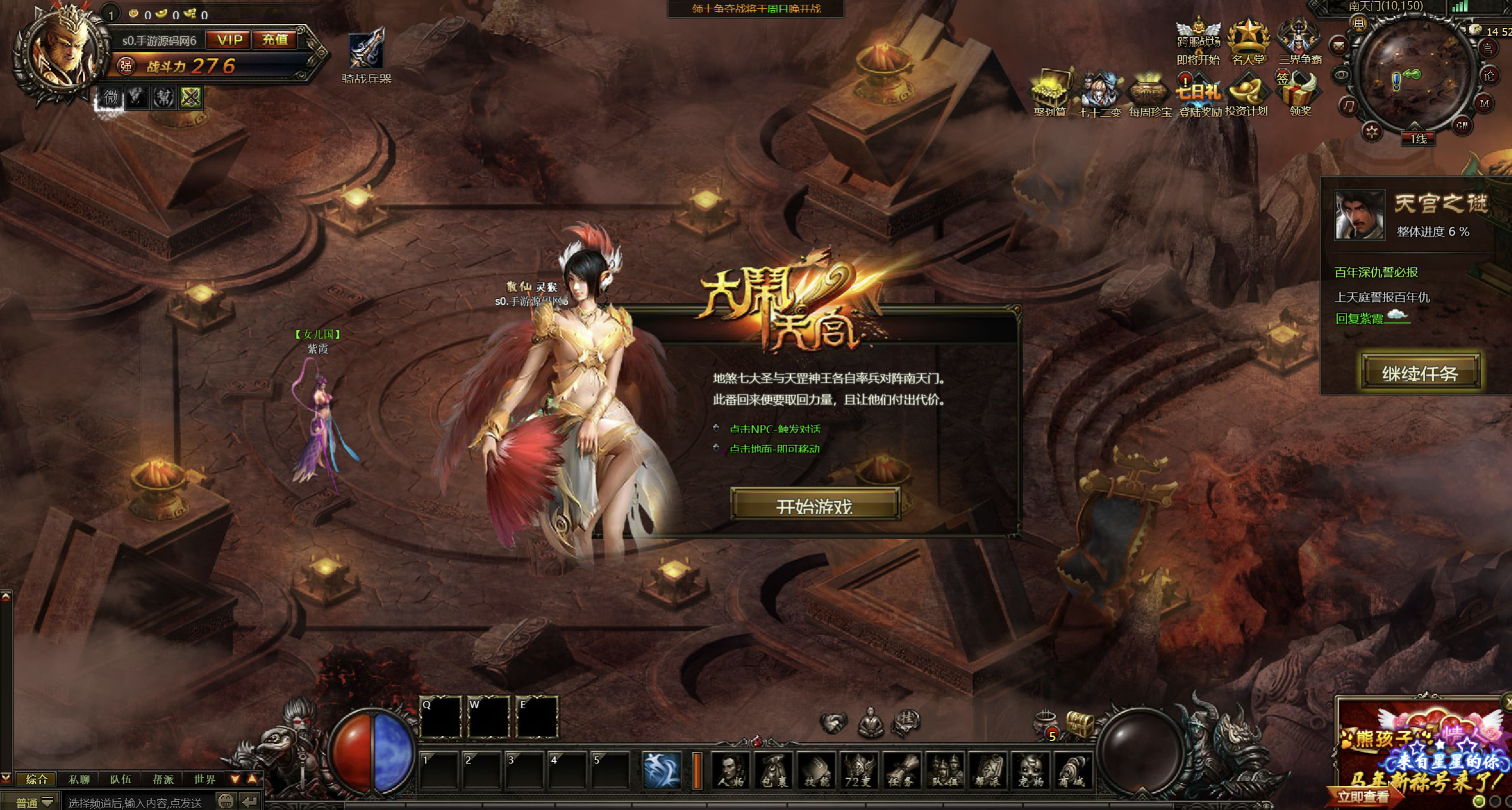Screen dimensions: 1512x810
Task: Click the 回复紫霞 quest link
Action: pyautogui.click(x=1359, y=318)
